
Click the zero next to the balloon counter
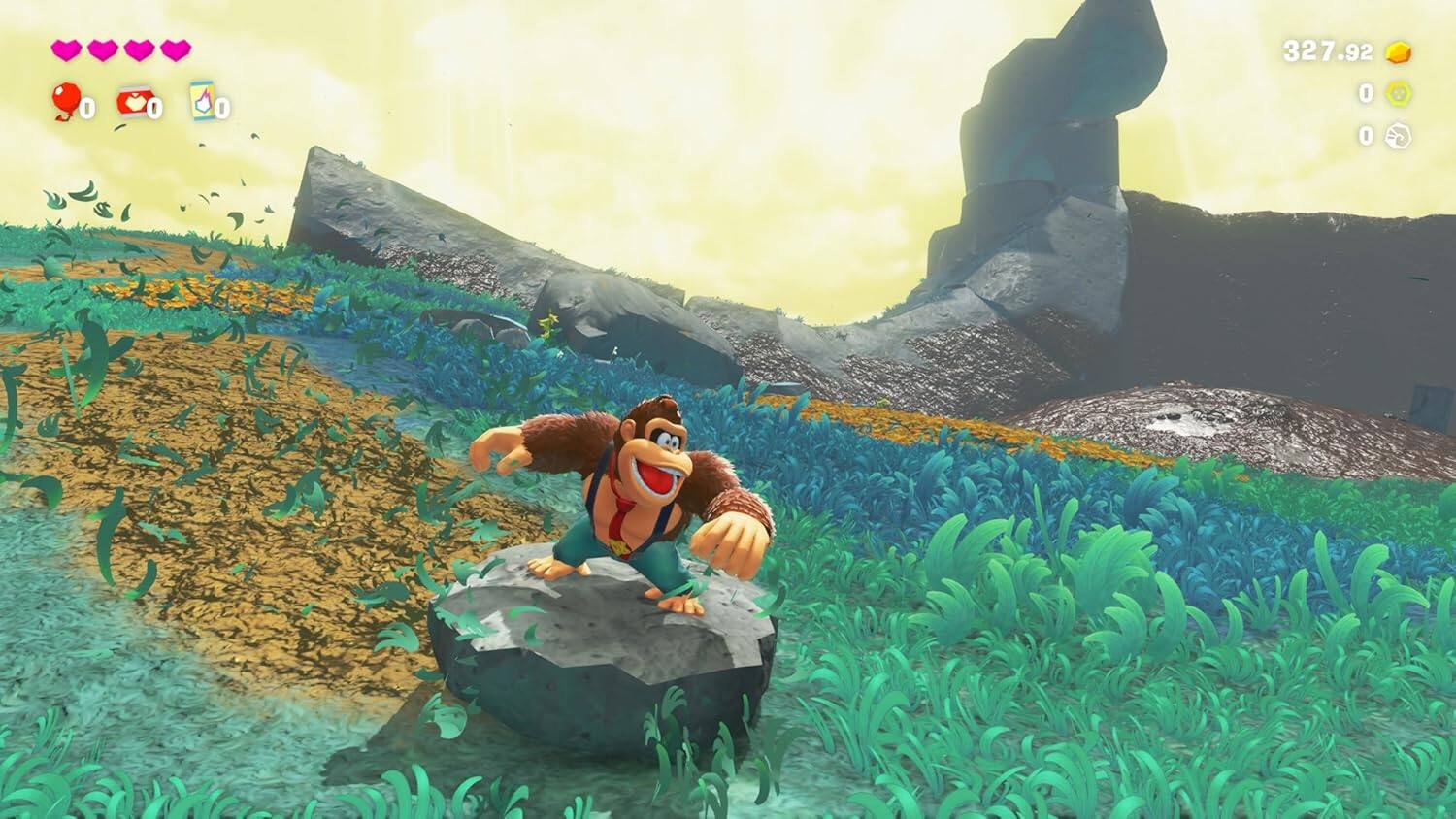tap(86, 108)
